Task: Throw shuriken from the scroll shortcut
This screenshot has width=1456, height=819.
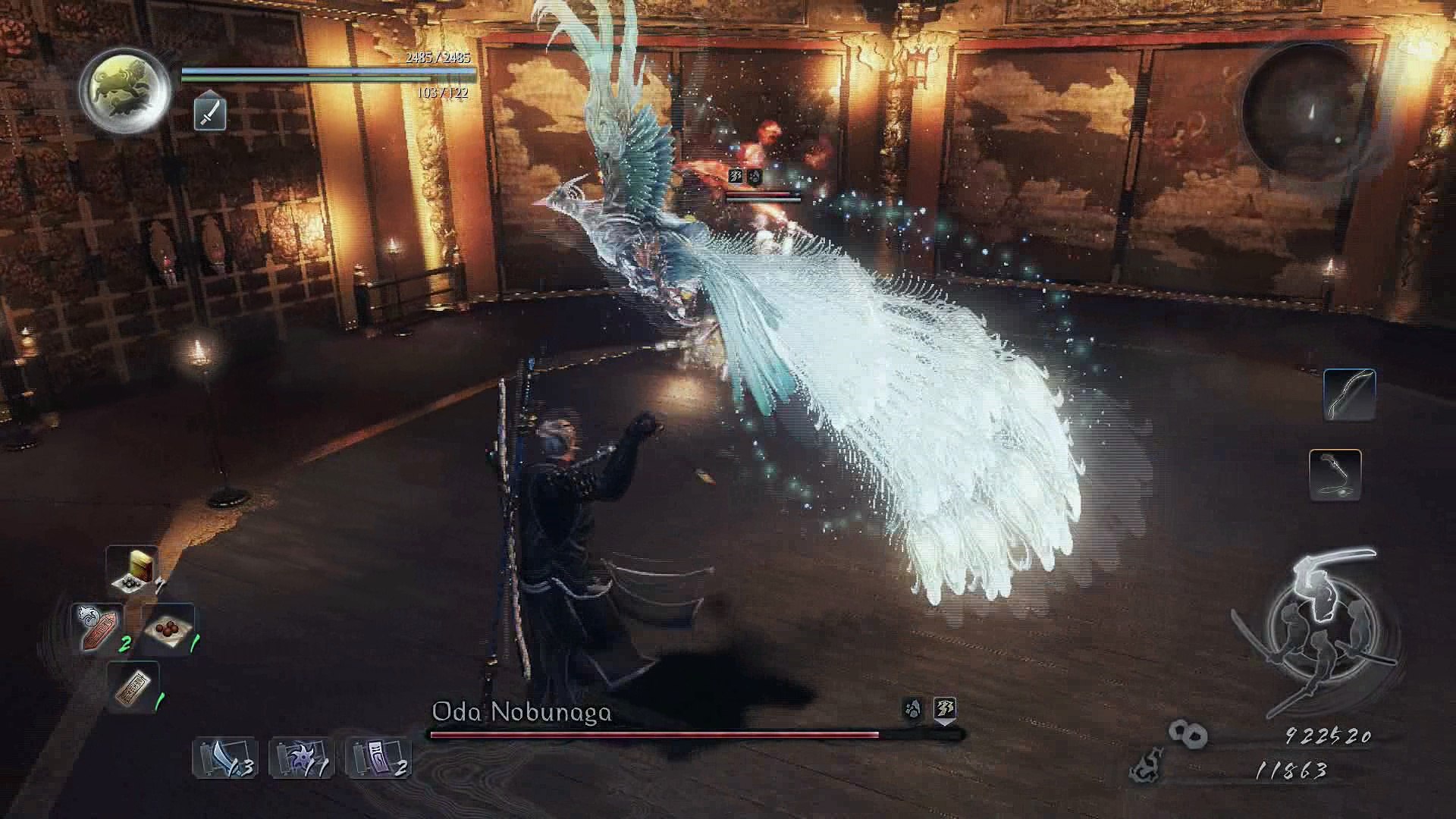Action: pos(301,757)
